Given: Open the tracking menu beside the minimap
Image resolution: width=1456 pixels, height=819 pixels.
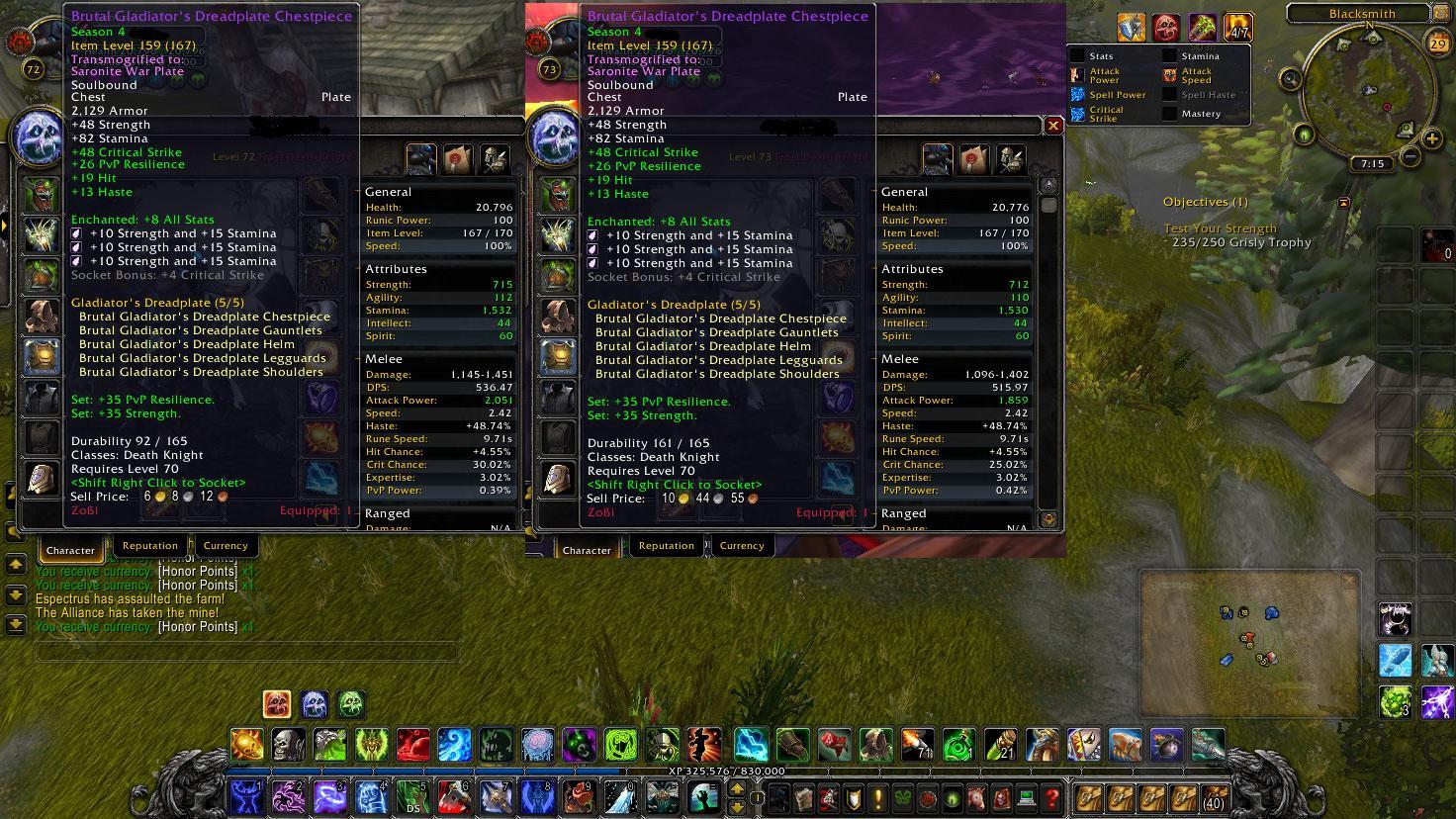Looking at the screenshot, I should 1290,79.
